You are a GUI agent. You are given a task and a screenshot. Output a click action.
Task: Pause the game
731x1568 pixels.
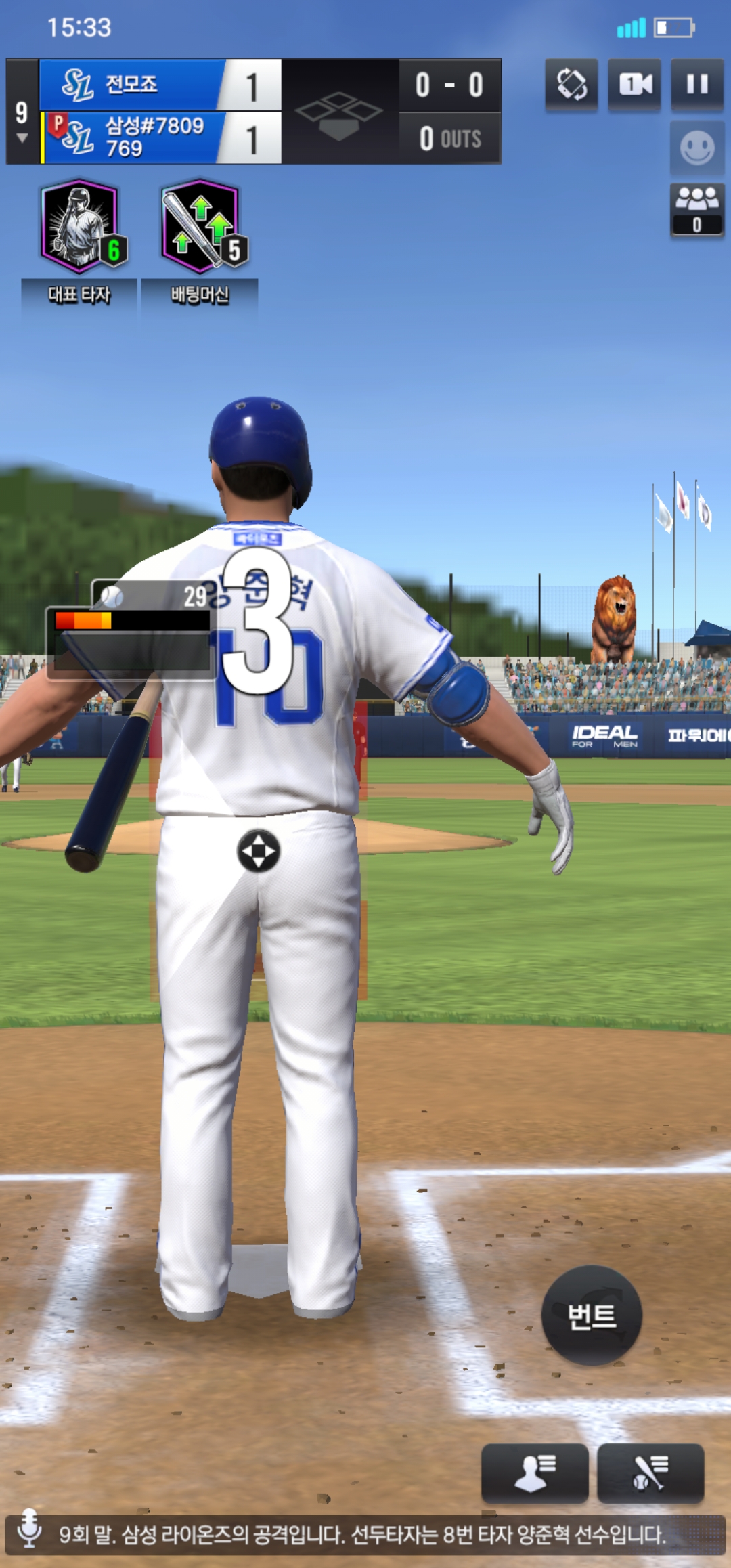coord(697,85)
